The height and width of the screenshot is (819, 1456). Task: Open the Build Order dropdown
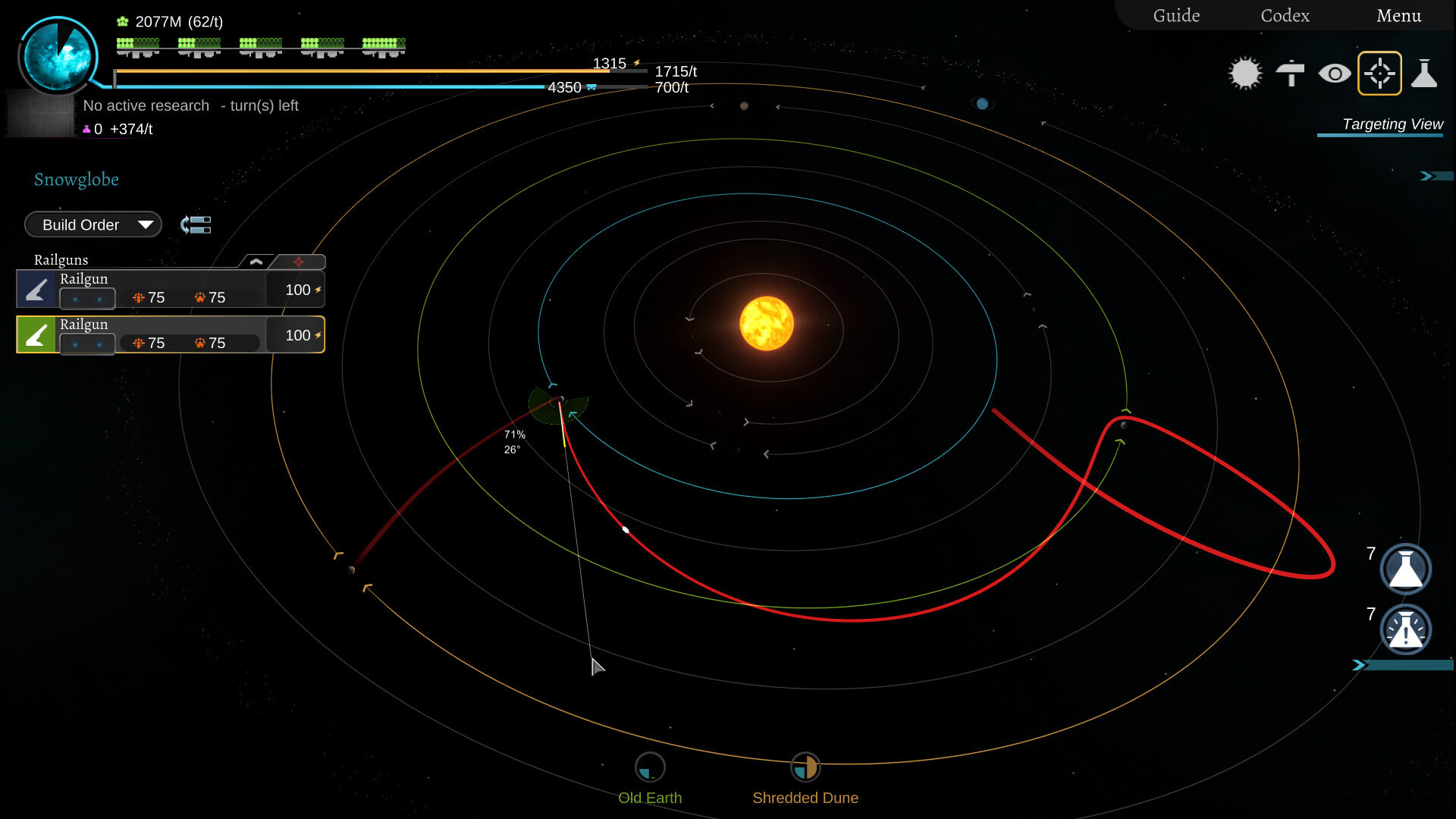(x=93, y=224)
